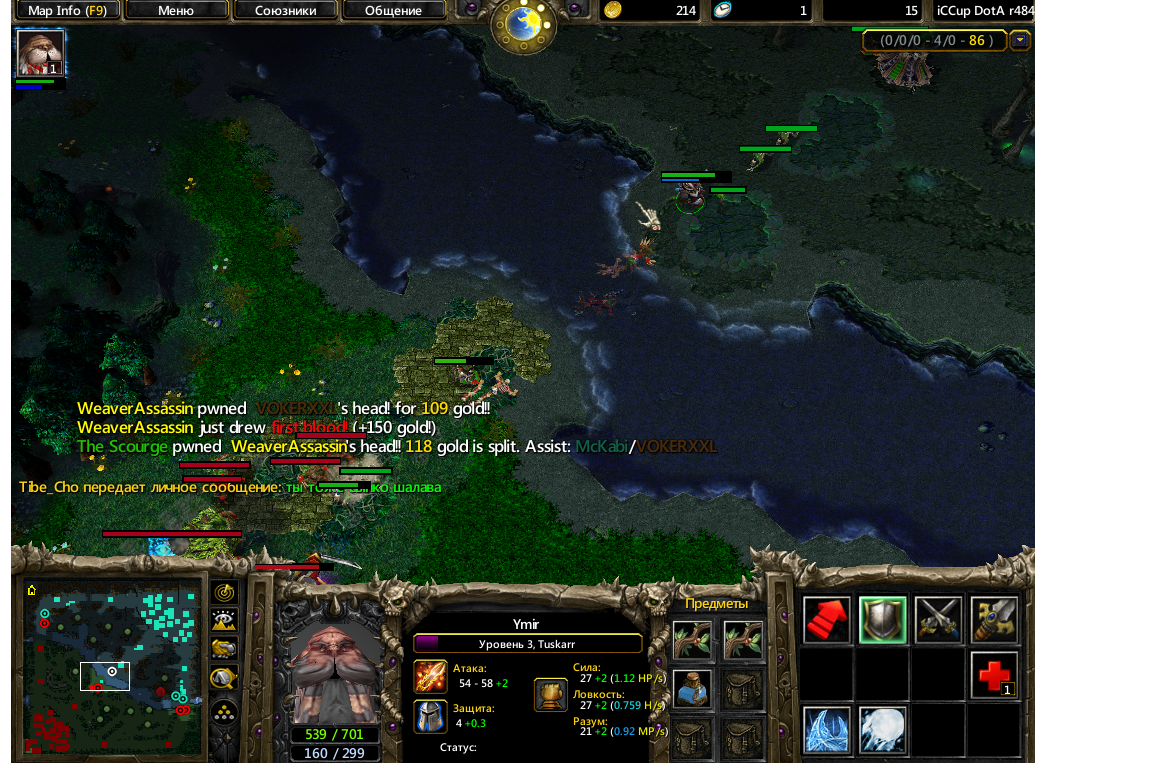
Task: Activate the shield Stop command
Action: point(882,620)
